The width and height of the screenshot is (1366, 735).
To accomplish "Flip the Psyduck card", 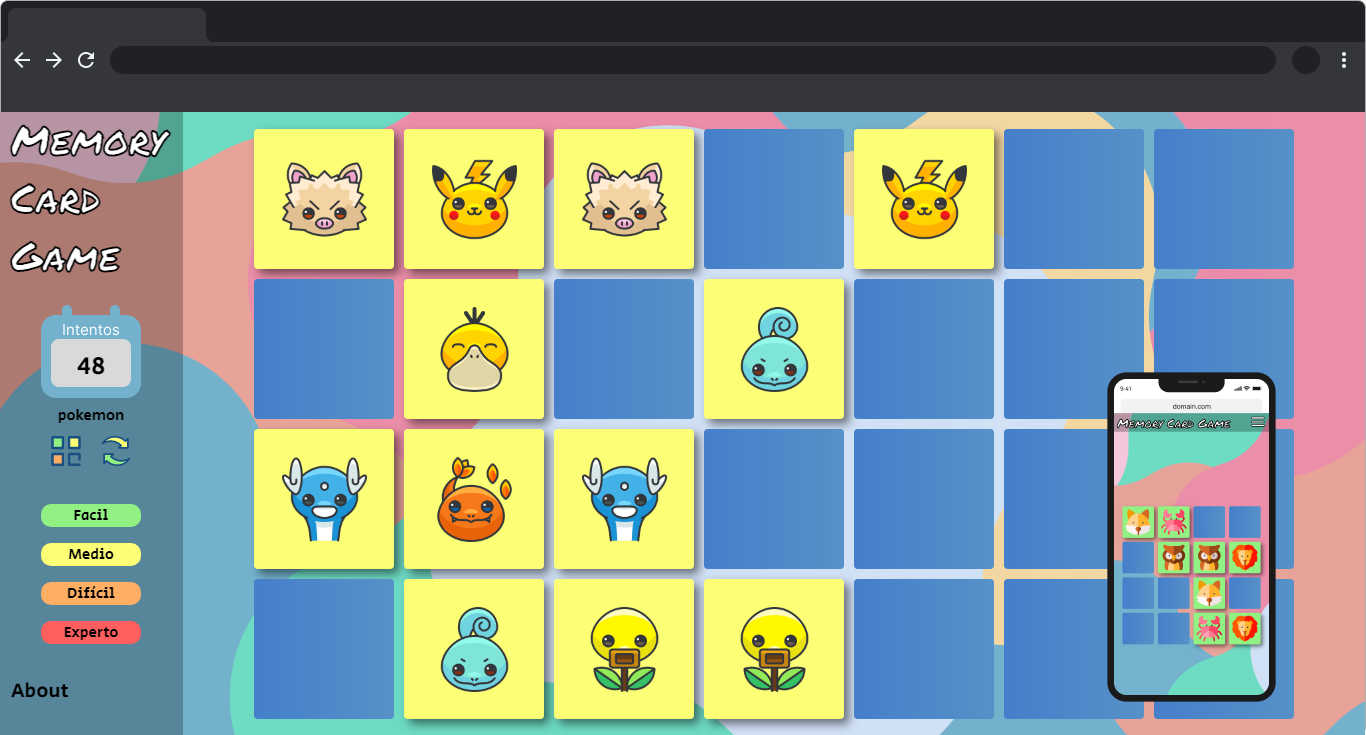I will 473,348.
